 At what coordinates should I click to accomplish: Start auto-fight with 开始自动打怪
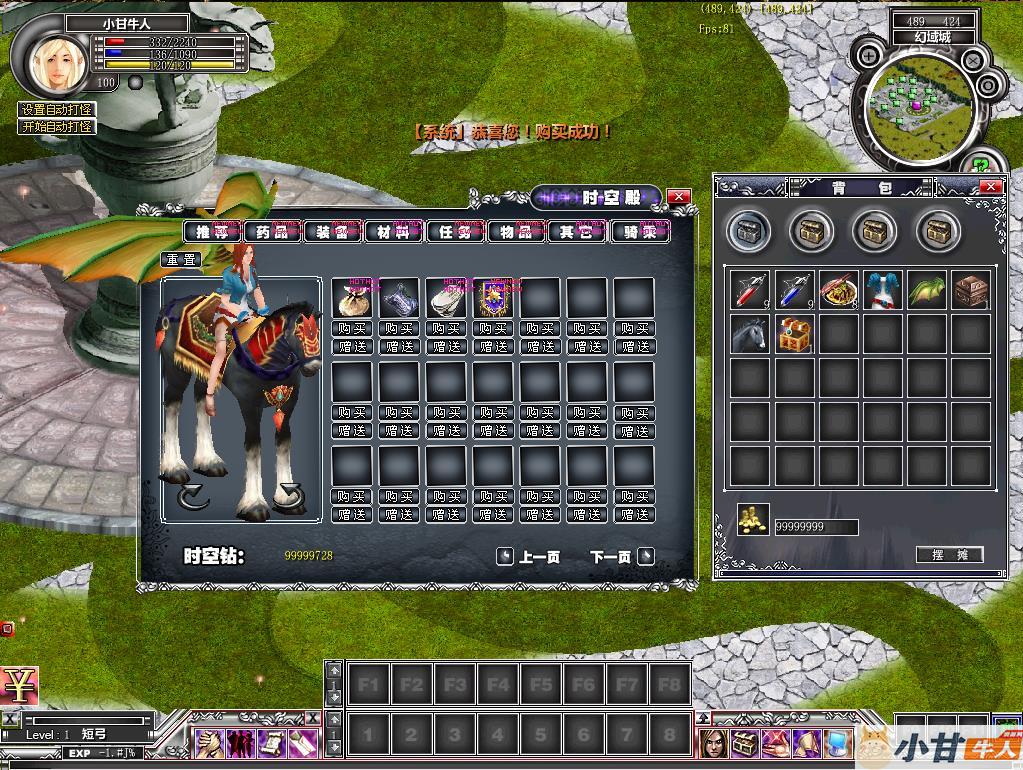pyautogui.click(x=57, y=127)
